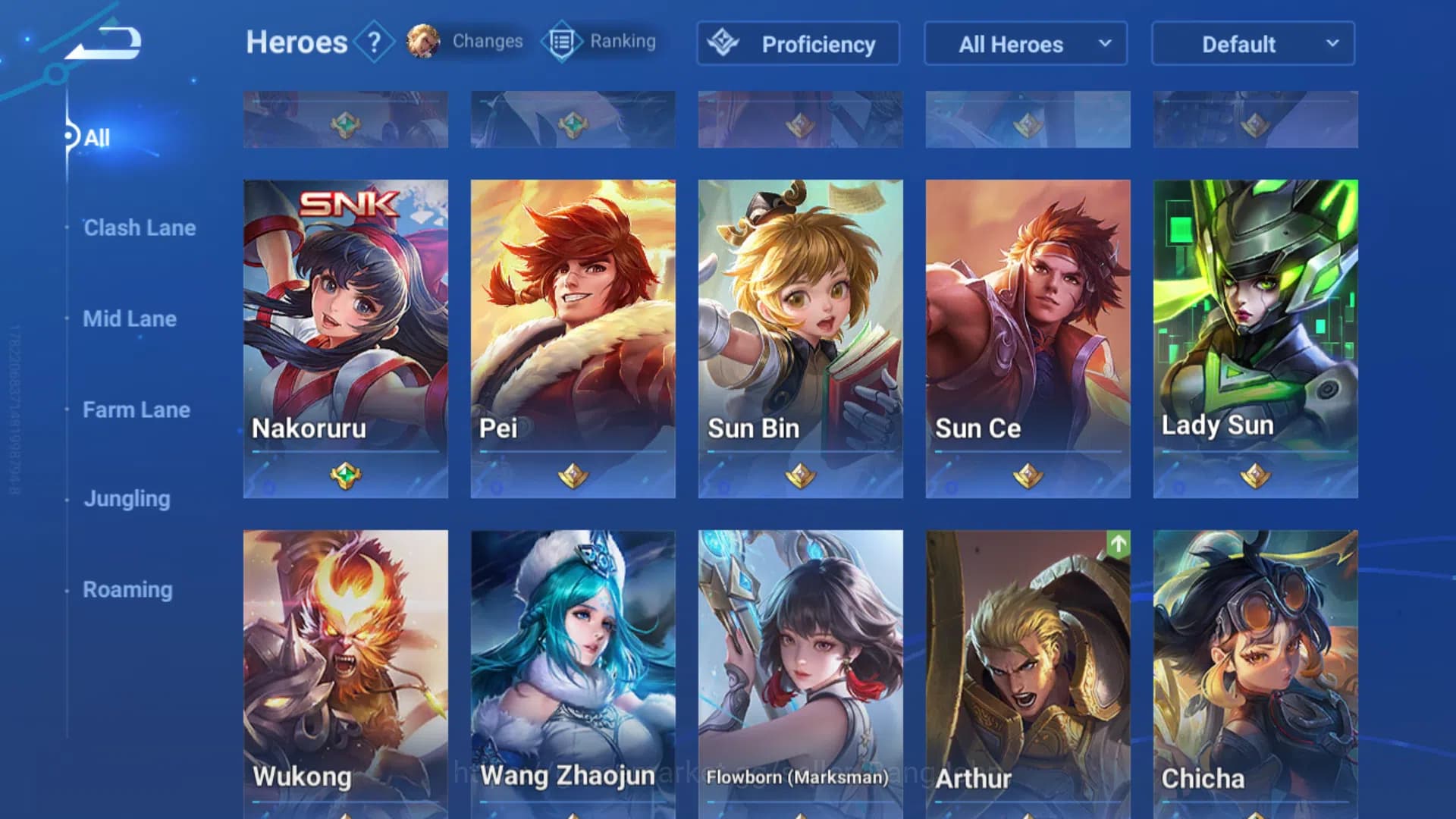Screen dimensions: 1456x819
Task: Tap the green upgrade arrow on Arthur's card
Action: pyautogui.click(x=1119, y=544)
